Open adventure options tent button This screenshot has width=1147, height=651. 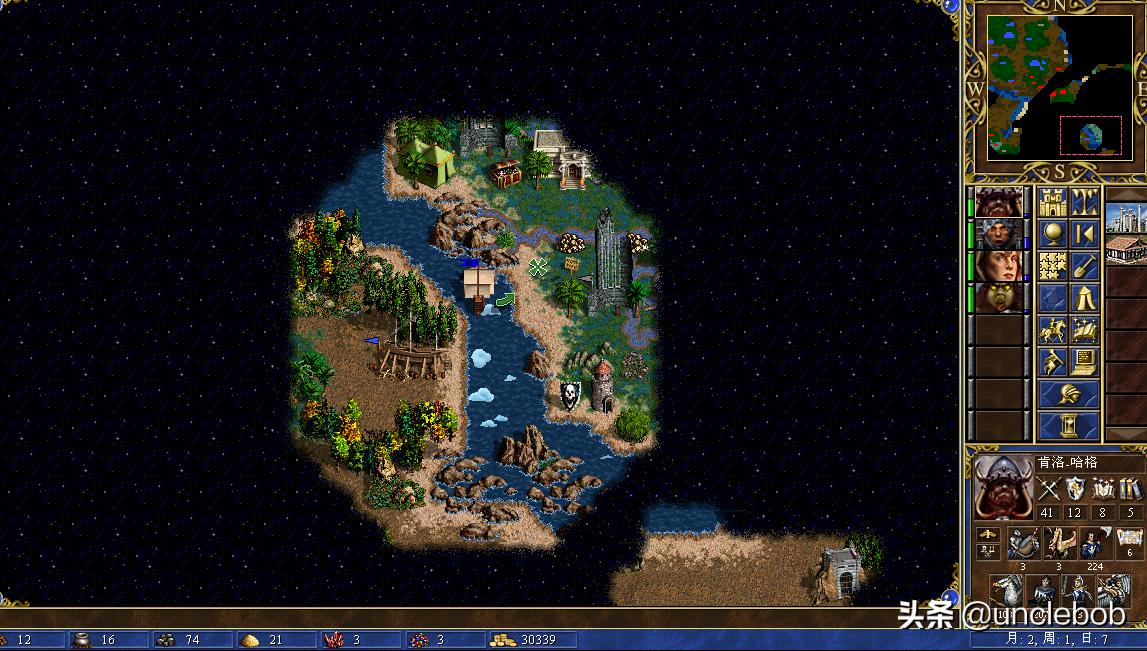[x=1085, y=298]
